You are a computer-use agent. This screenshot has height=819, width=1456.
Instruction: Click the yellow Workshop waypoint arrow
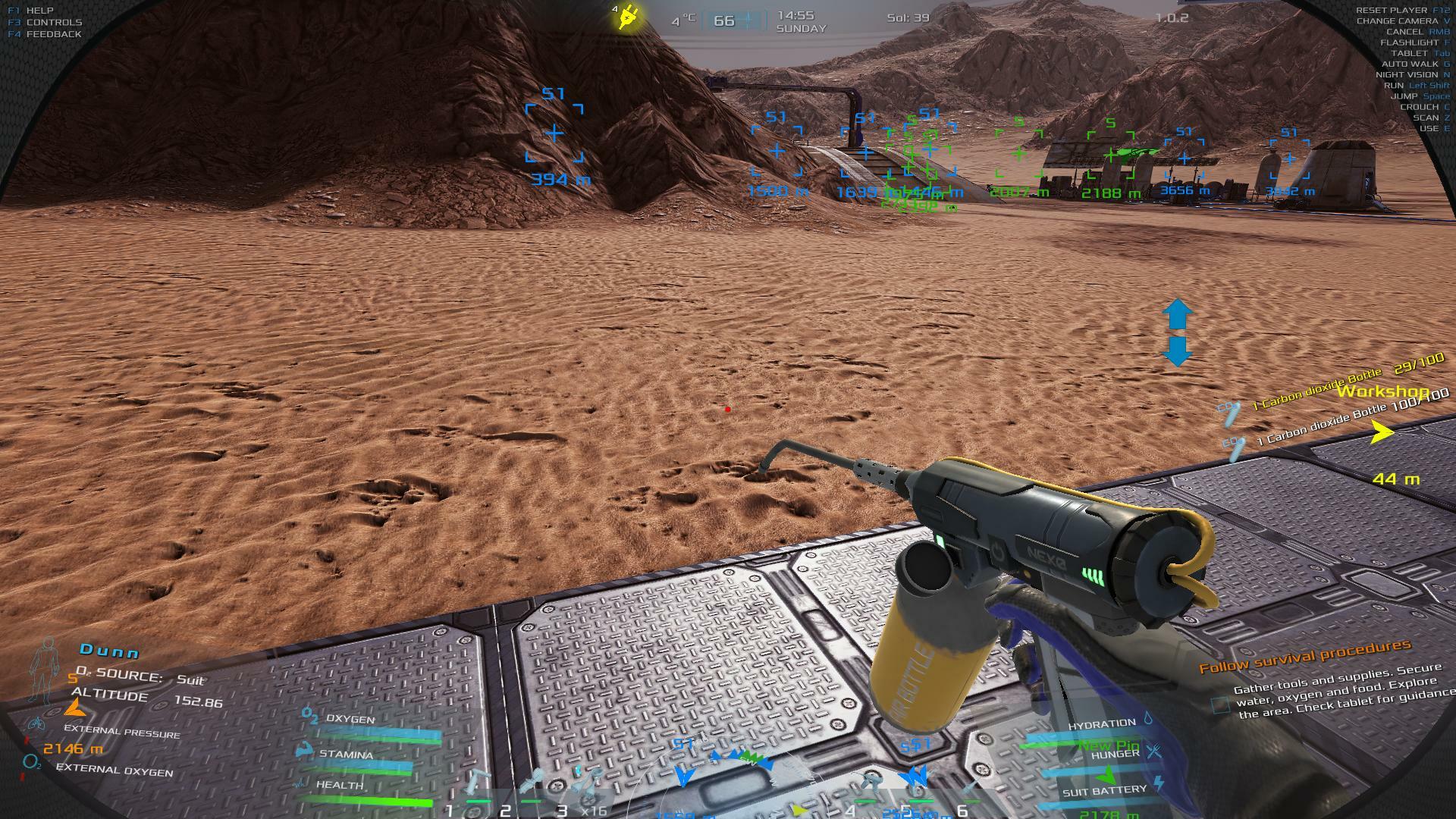[x=1382, y=433]
